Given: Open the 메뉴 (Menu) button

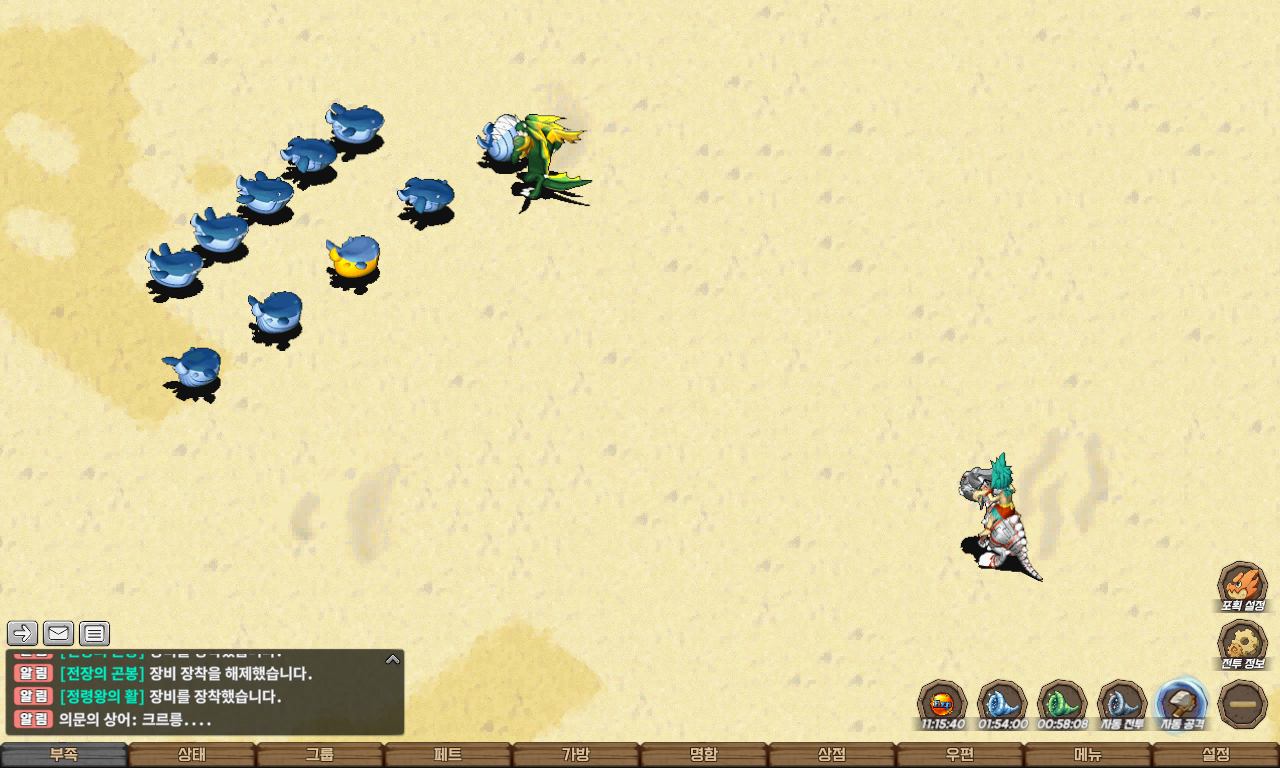Looking at the screenshot, I should pos(1088,755).
